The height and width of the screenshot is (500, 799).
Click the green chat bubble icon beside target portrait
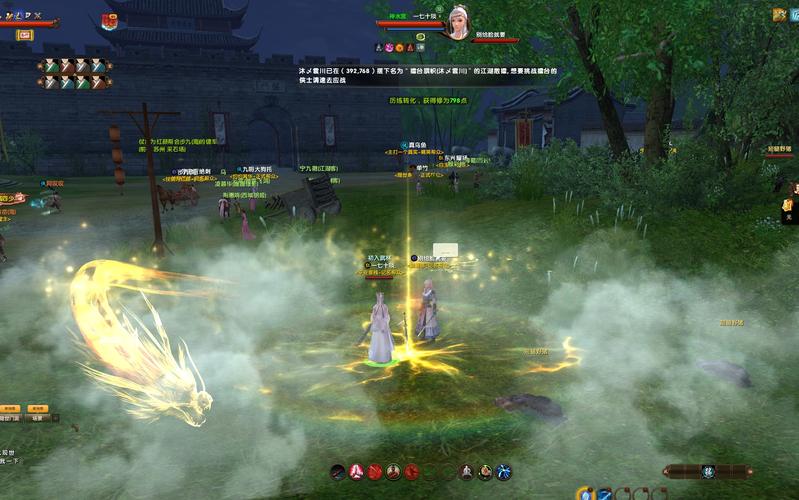coord(421,37)
